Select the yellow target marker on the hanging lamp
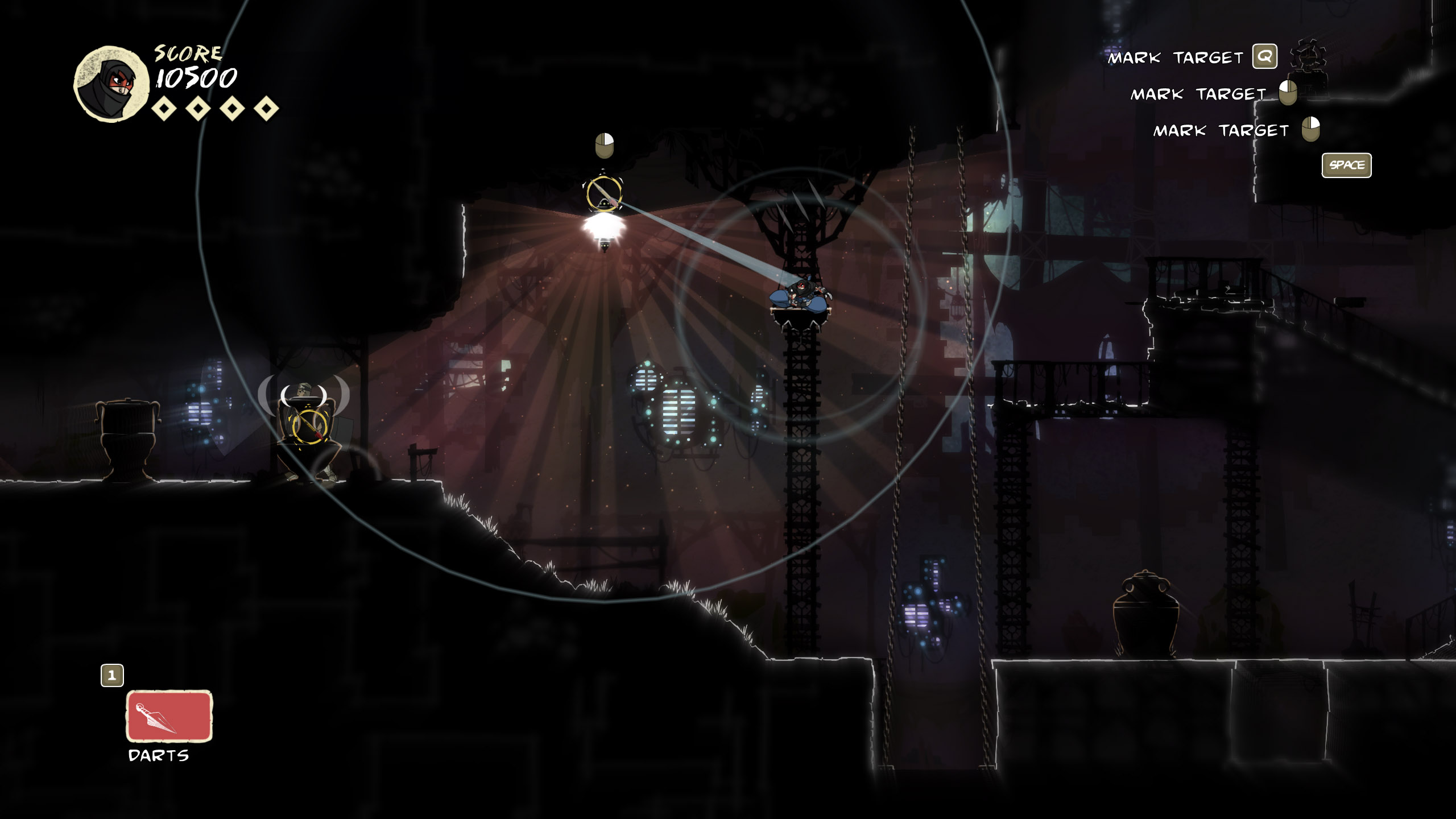This screenshot has height=819, width=1456. [x=603, y=193]
